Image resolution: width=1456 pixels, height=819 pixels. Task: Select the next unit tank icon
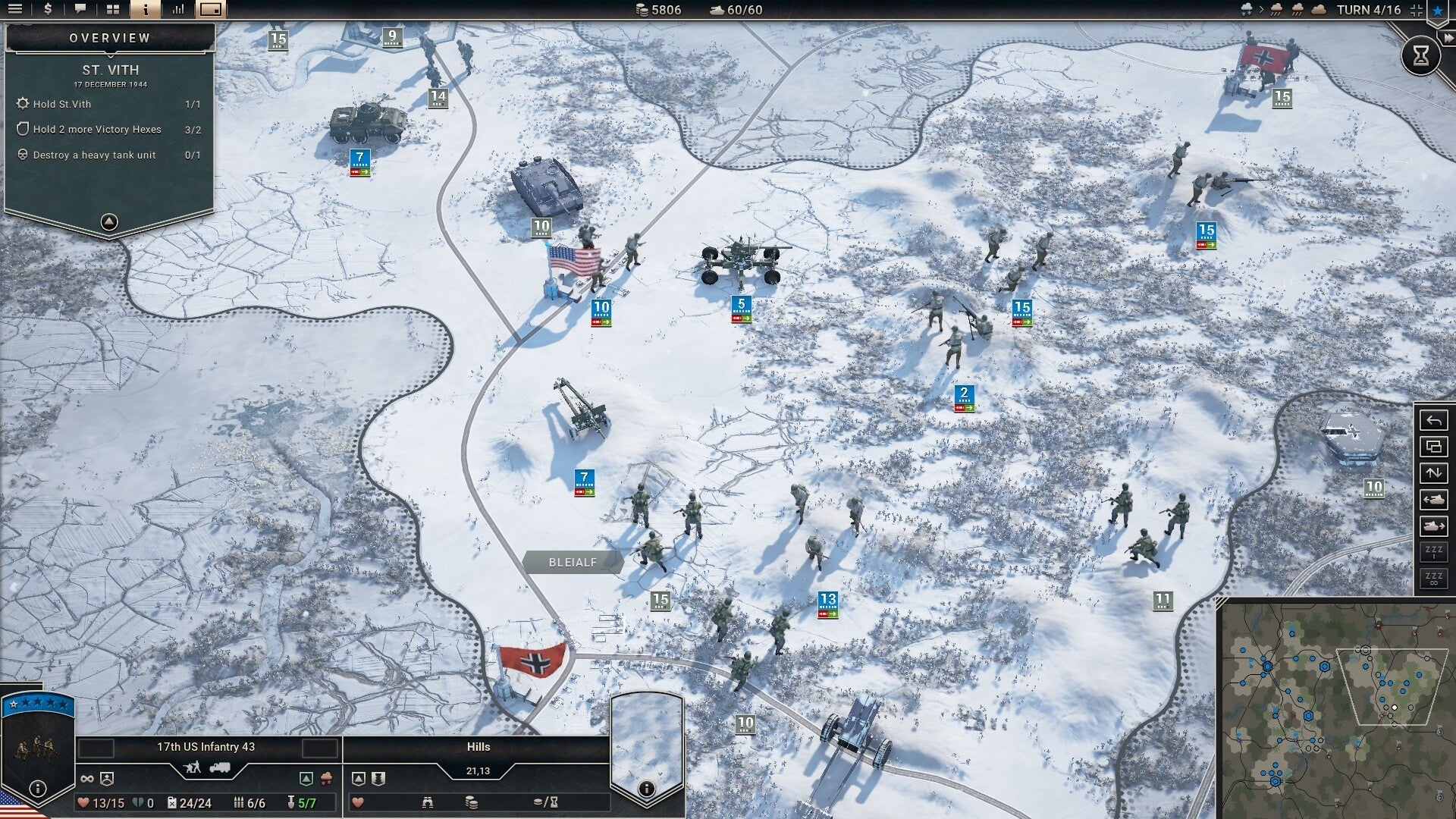point(1433,523)
